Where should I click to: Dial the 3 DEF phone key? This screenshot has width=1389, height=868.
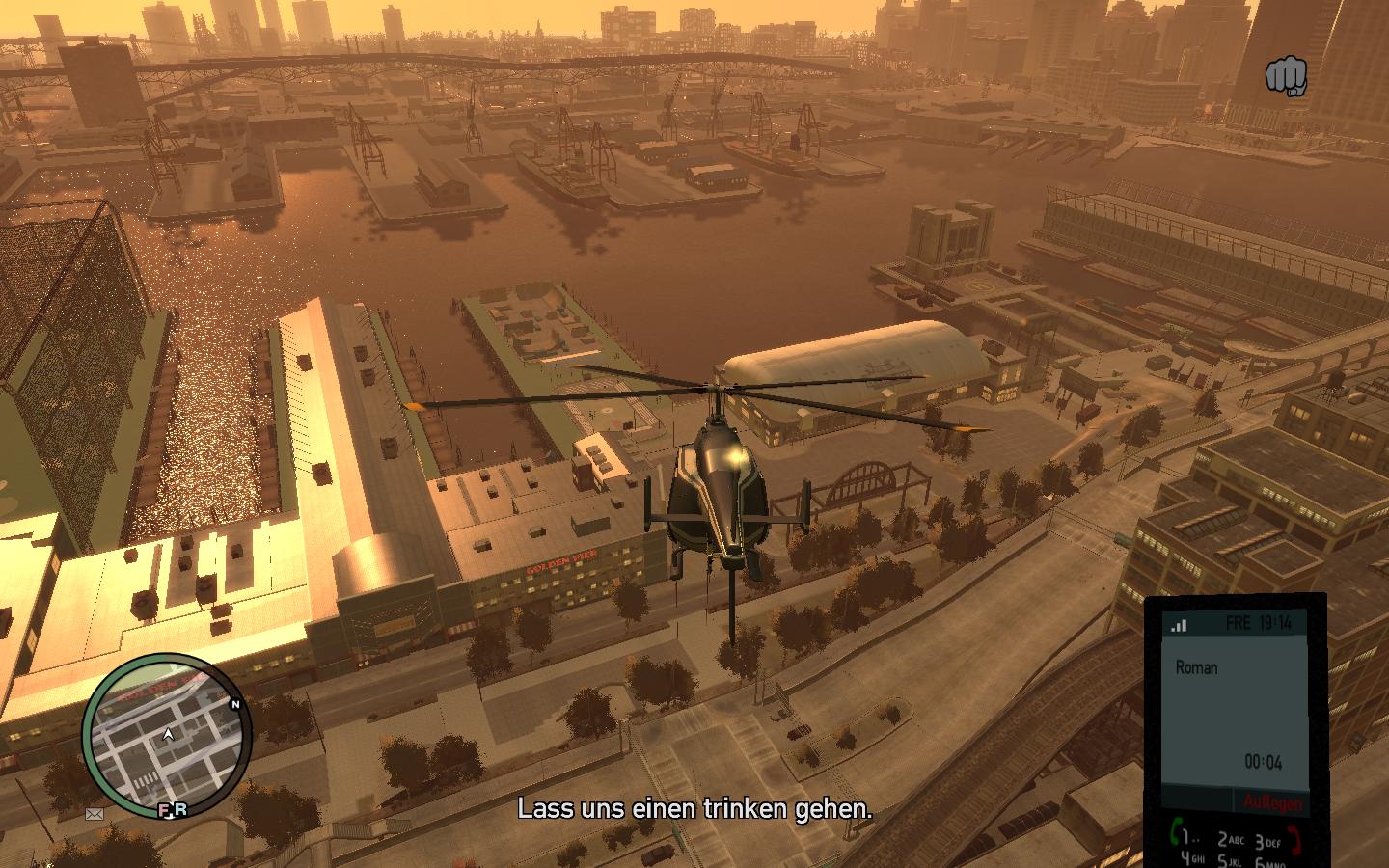point(1266,841)
